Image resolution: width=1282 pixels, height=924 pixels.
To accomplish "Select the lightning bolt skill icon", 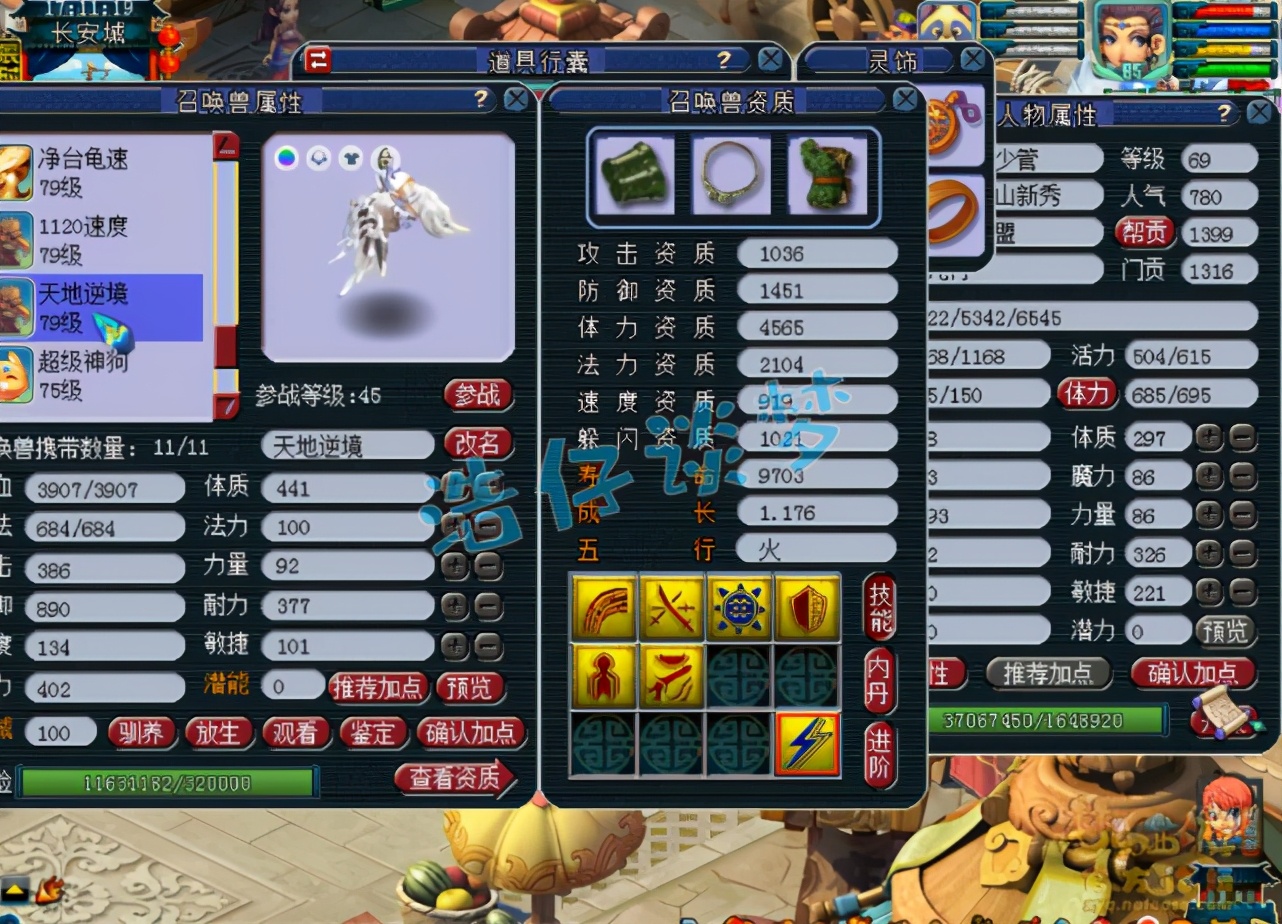I will (807, 745).
